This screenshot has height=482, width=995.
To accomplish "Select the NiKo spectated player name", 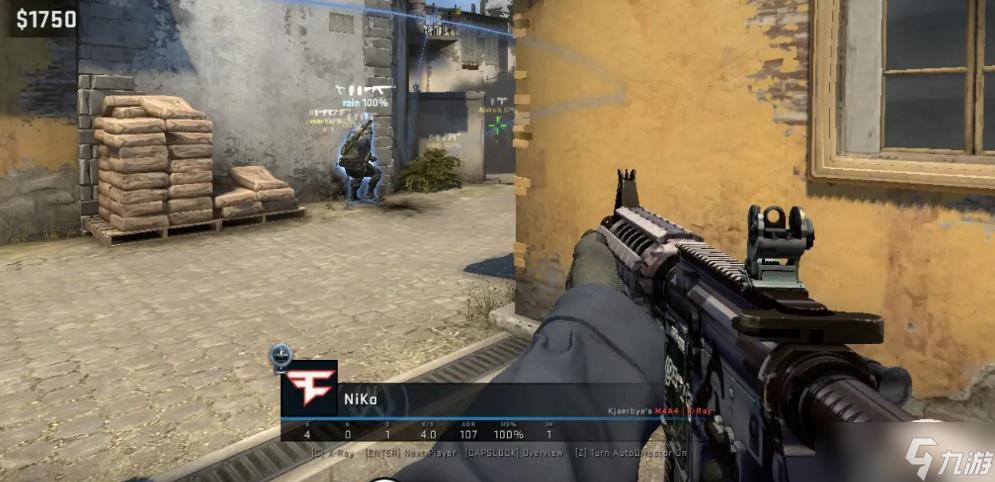I will pos(360,401).
